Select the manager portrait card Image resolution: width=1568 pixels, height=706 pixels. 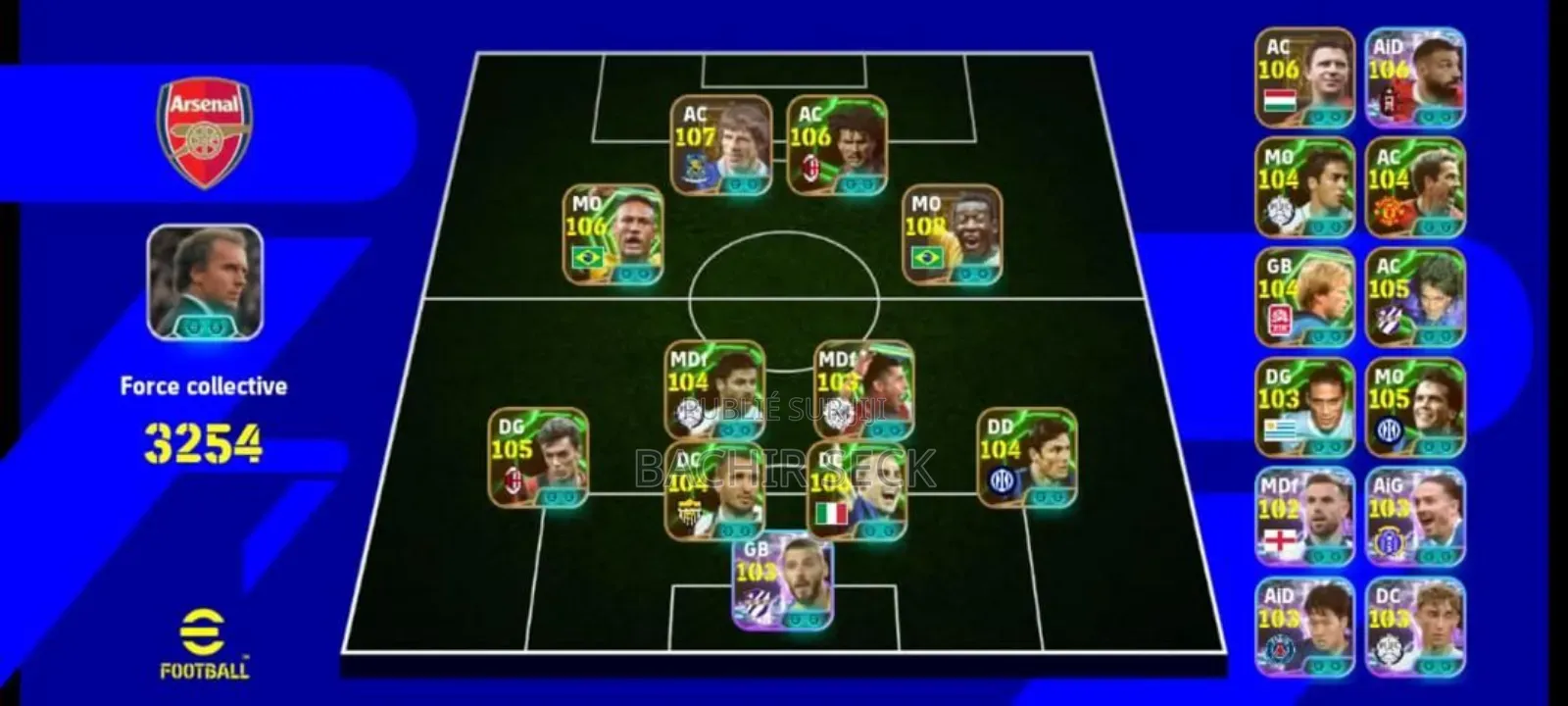click(203, 283)
